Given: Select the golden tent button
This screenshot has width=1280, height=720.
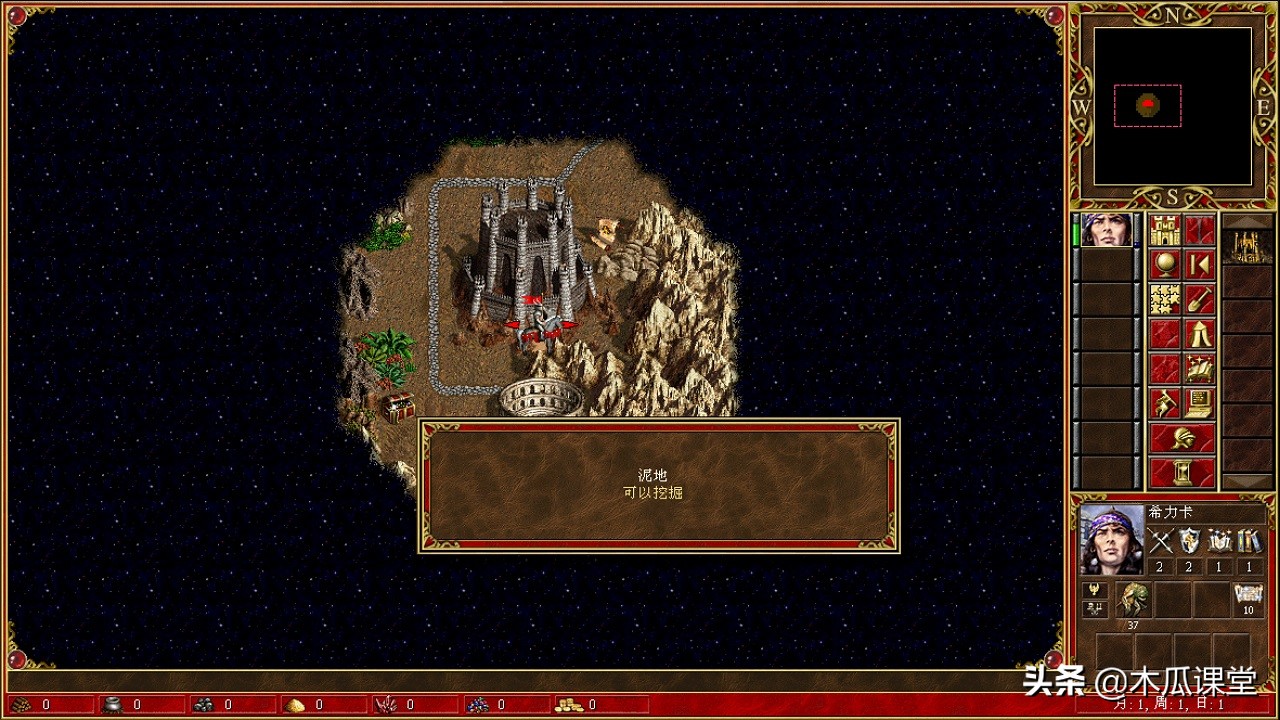Looking at the screenshot, I should pos(1200,334).
